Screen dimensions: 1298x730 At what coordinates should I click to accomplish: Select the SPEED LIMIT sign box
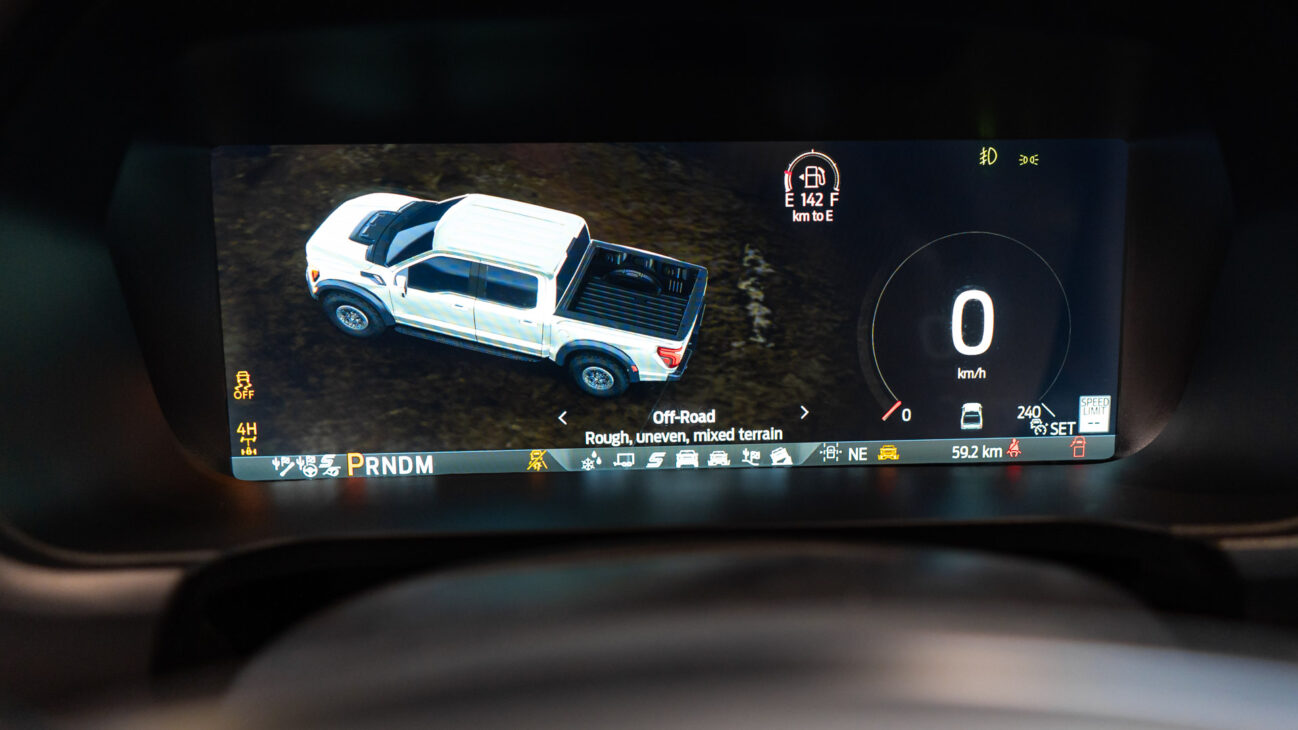tap(1094, 413)
